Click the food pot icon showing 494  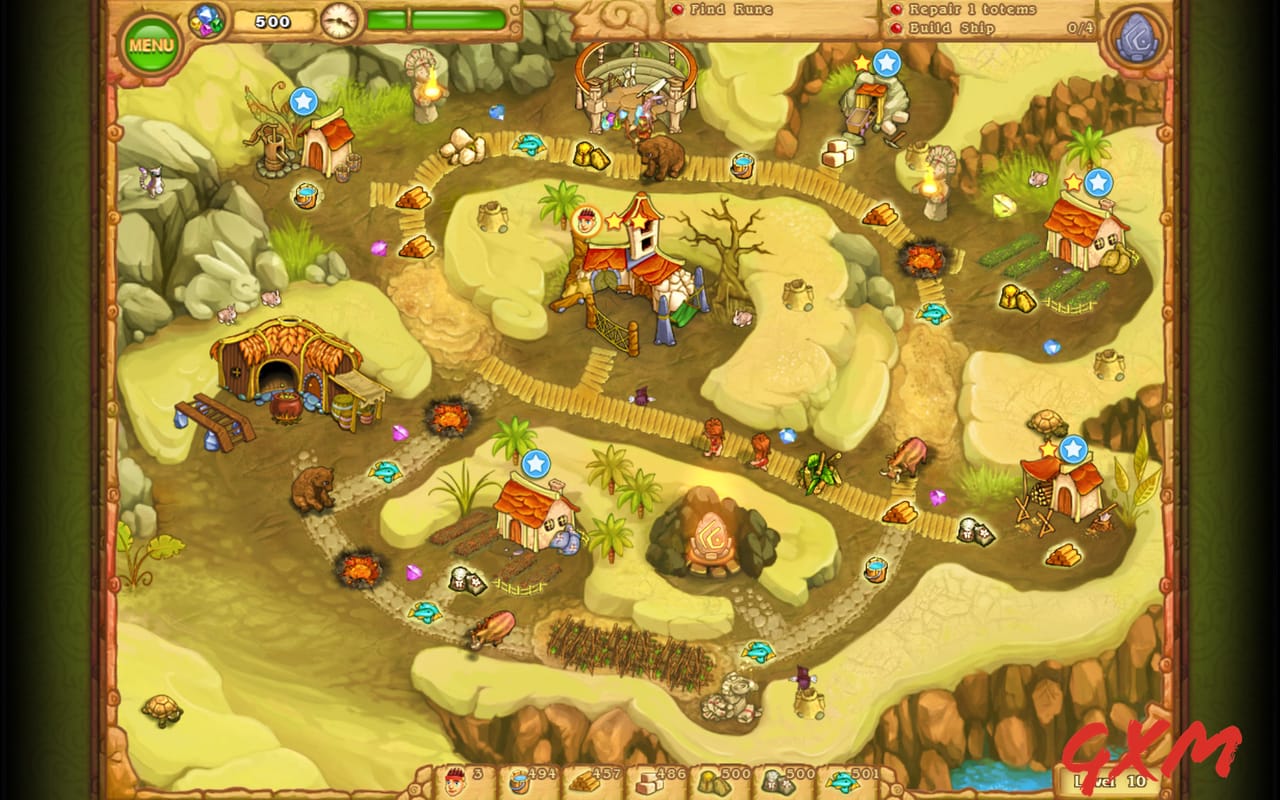[518, 783]
